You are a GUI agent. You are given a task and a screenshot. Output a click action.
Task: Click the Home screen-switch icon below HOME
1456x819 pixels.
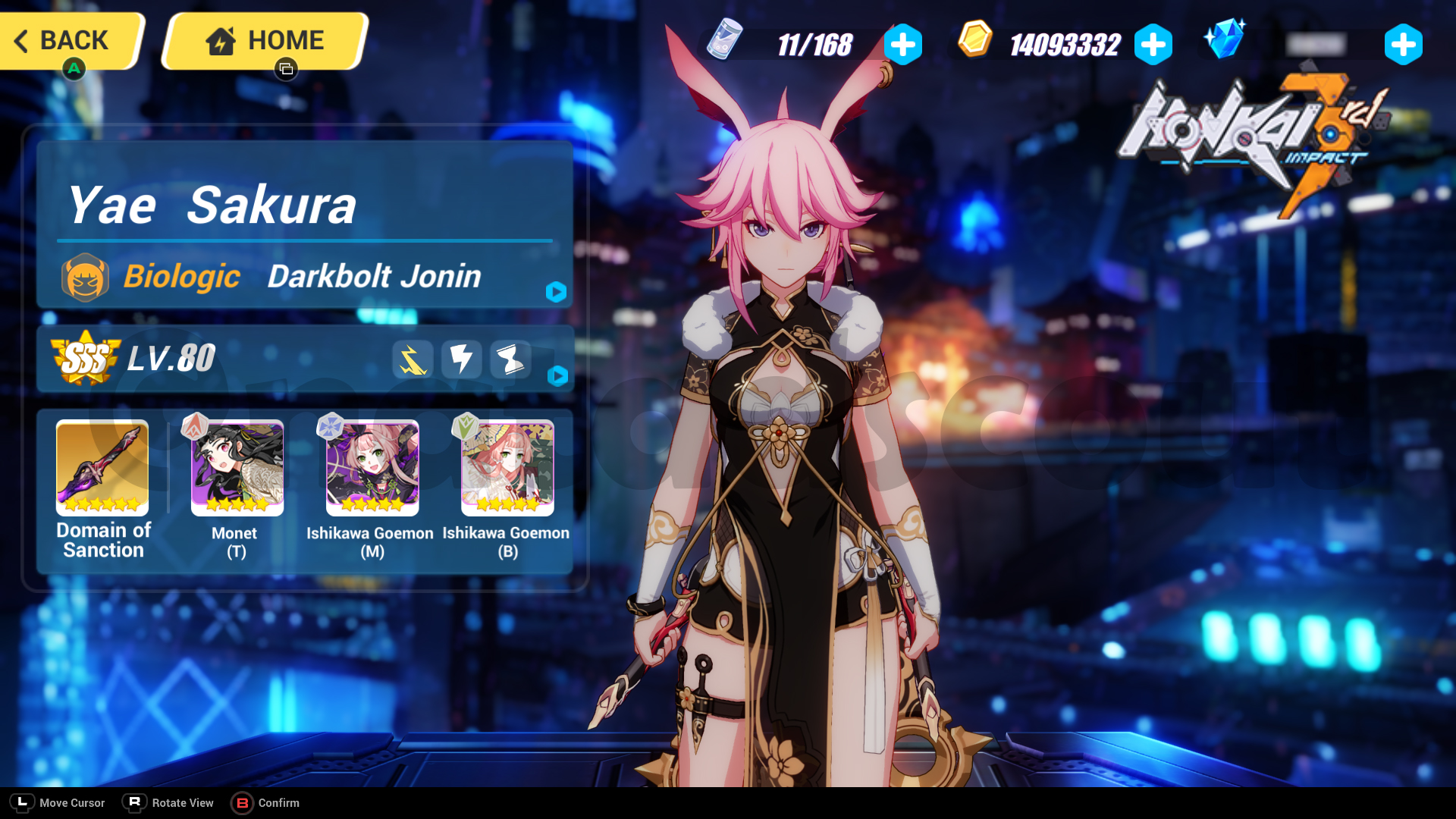286,69
